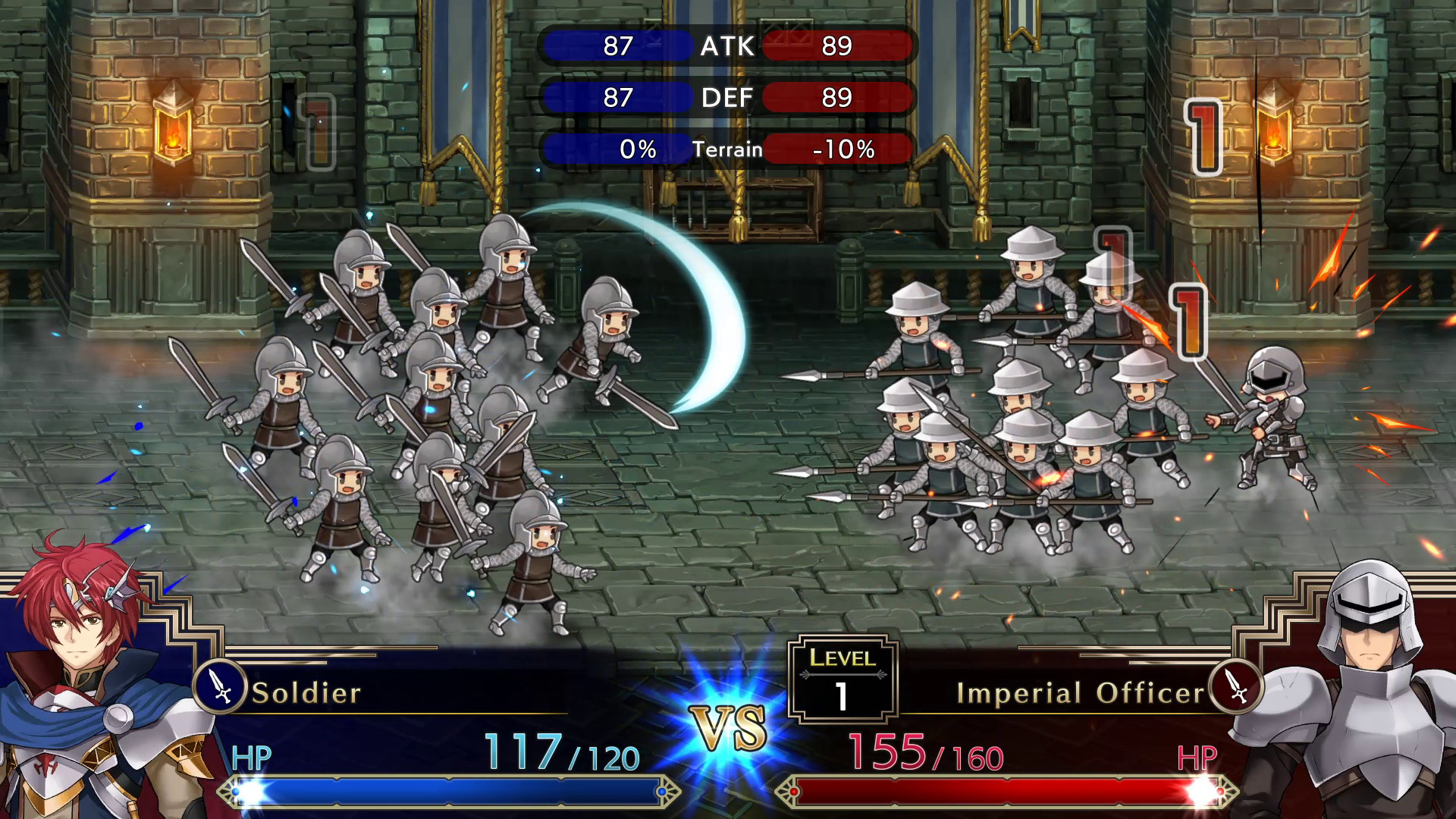Select the Soldier name label
This screenshot has width=1456, height=819.
307,692
